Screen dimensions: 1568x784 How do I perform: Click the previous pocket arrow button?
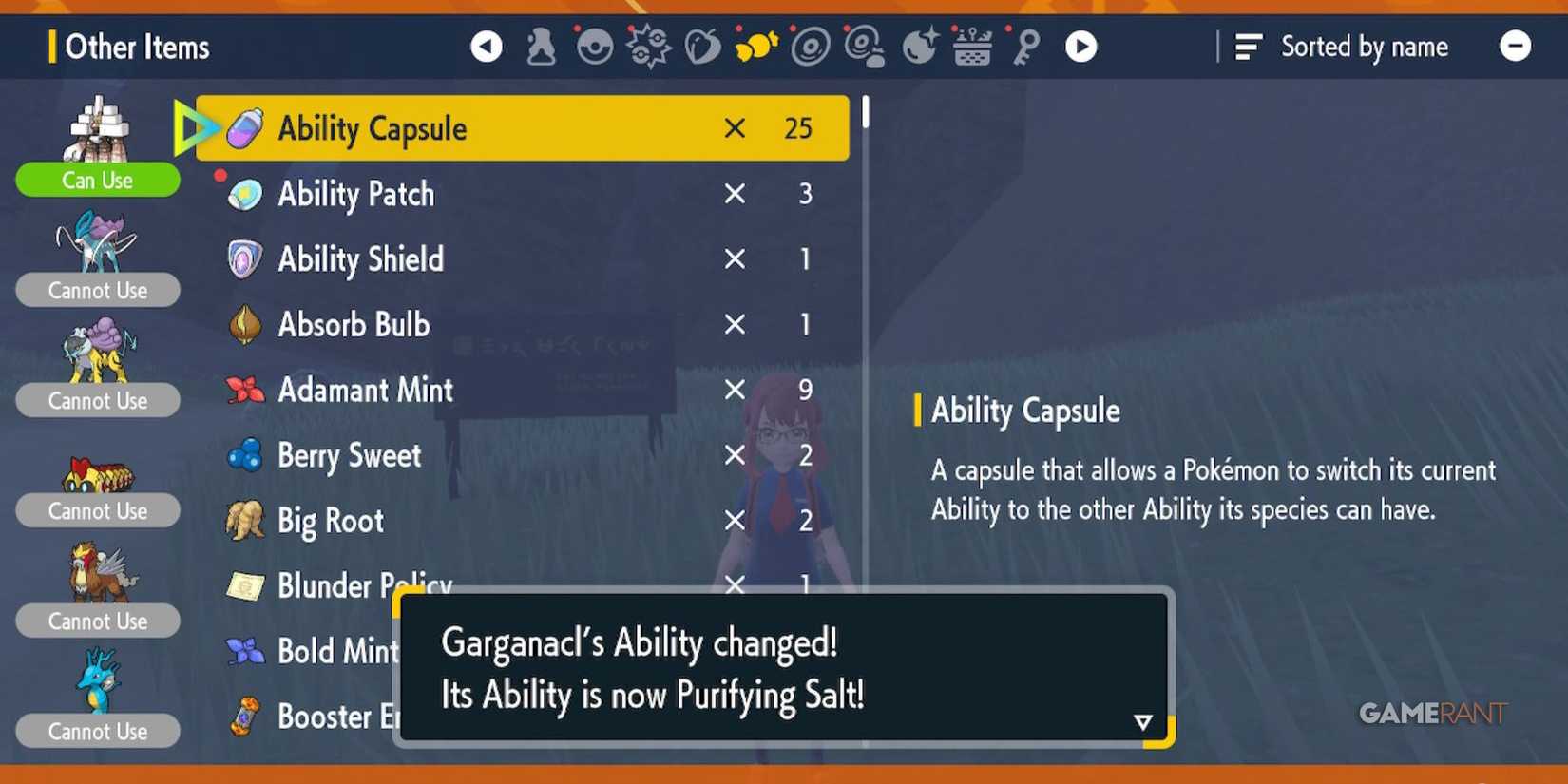click(487, 46)
